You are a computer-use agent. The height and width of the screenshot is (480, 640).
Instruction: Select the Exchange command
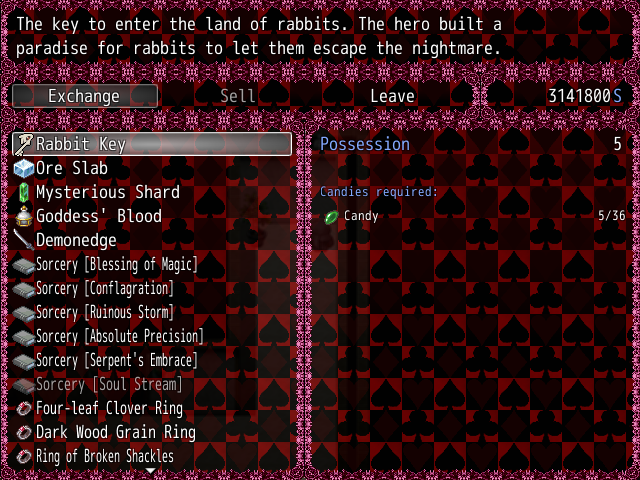point(85,96)
